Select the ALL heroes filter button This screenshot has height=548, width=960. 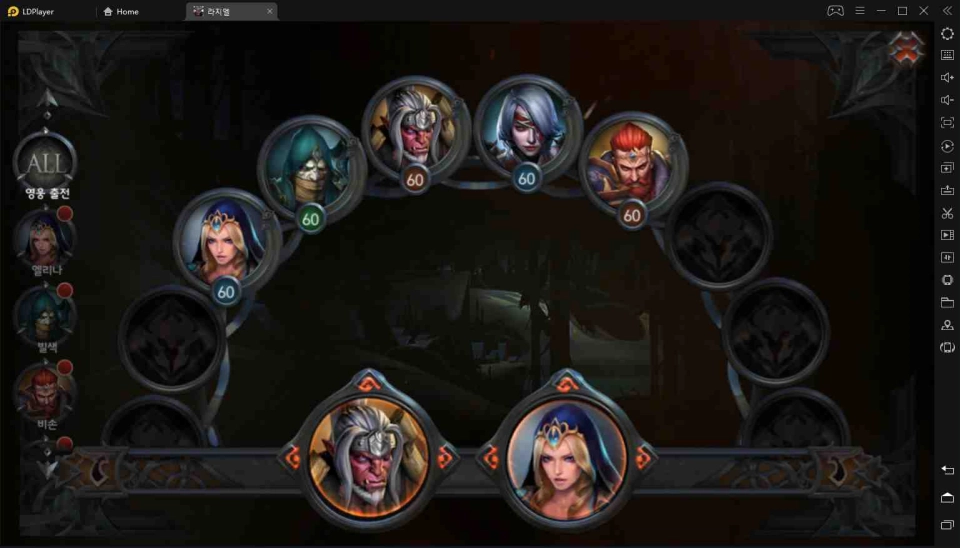coord(44,163)
